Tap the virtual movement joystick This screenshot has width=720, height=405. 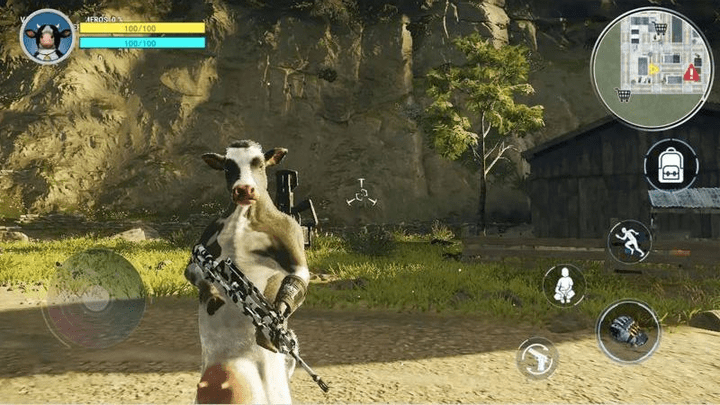pos(94,298)
